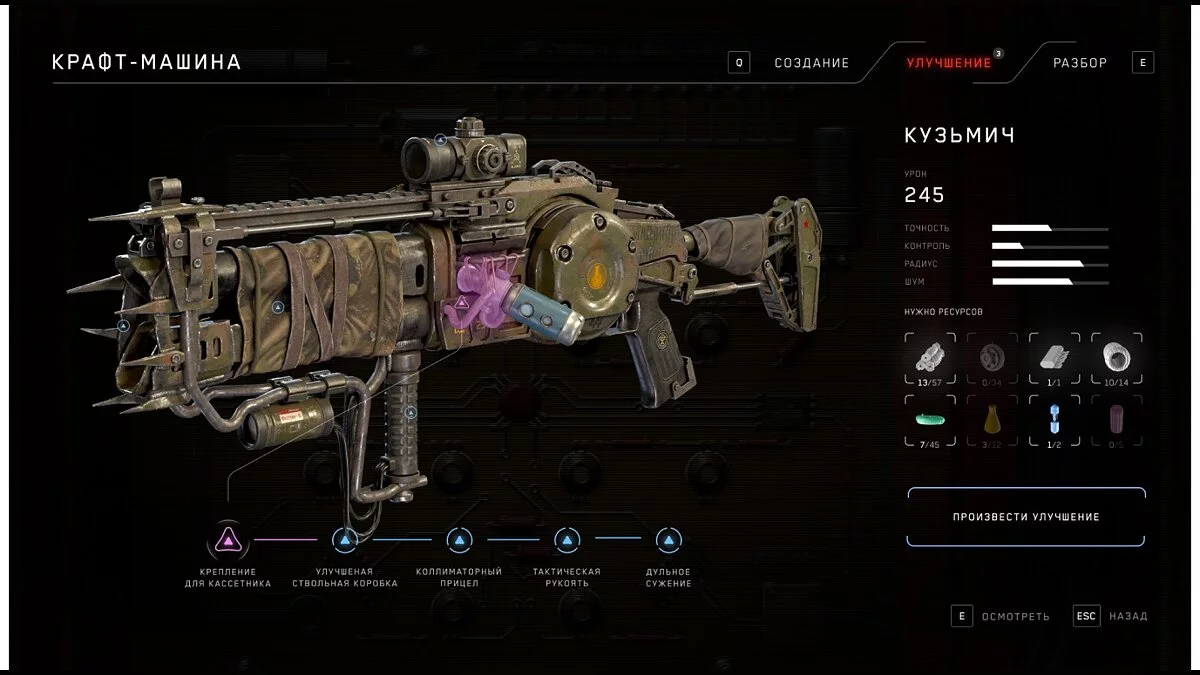Pick the Тактическая рукоять upgrade

click(567, 541)
